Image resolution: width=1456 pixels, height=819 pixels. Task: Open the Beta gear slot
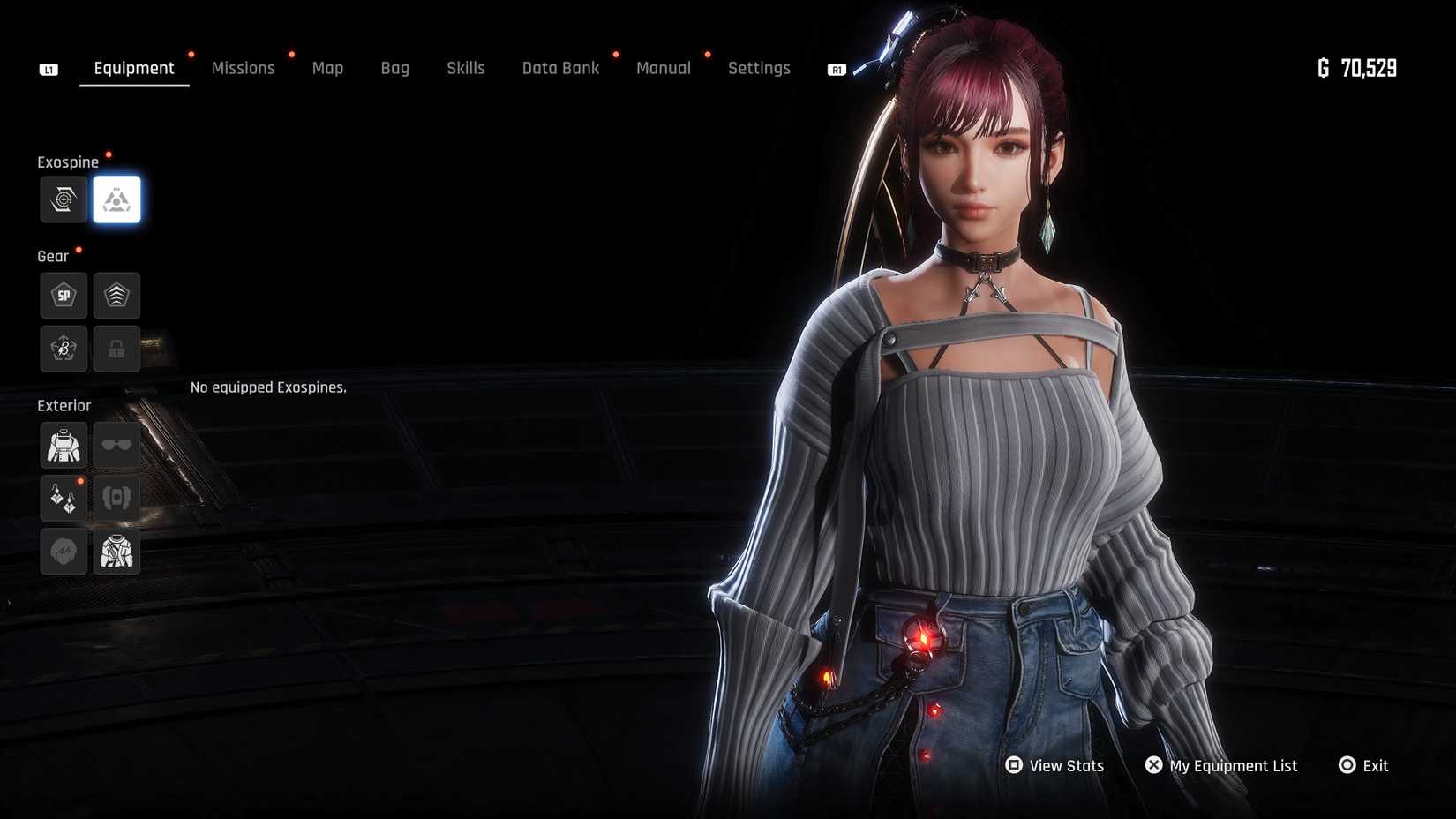tap(64, 349)
